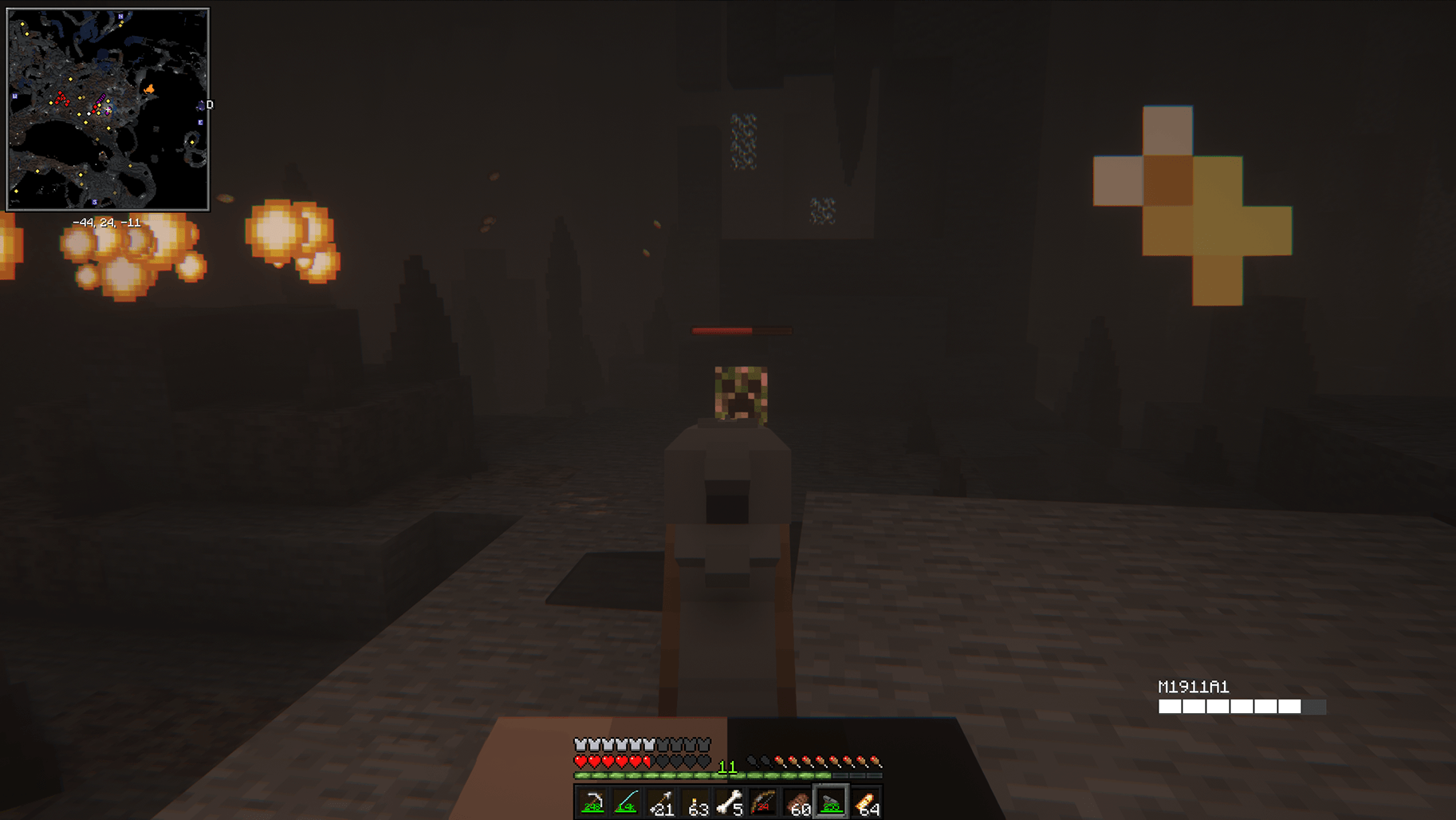This screenshot has height=820, width=1456.
Task: Click the equipped M1911A1 pistol hotbar slot
Action: pyautogui.click(x=830, y=802)
